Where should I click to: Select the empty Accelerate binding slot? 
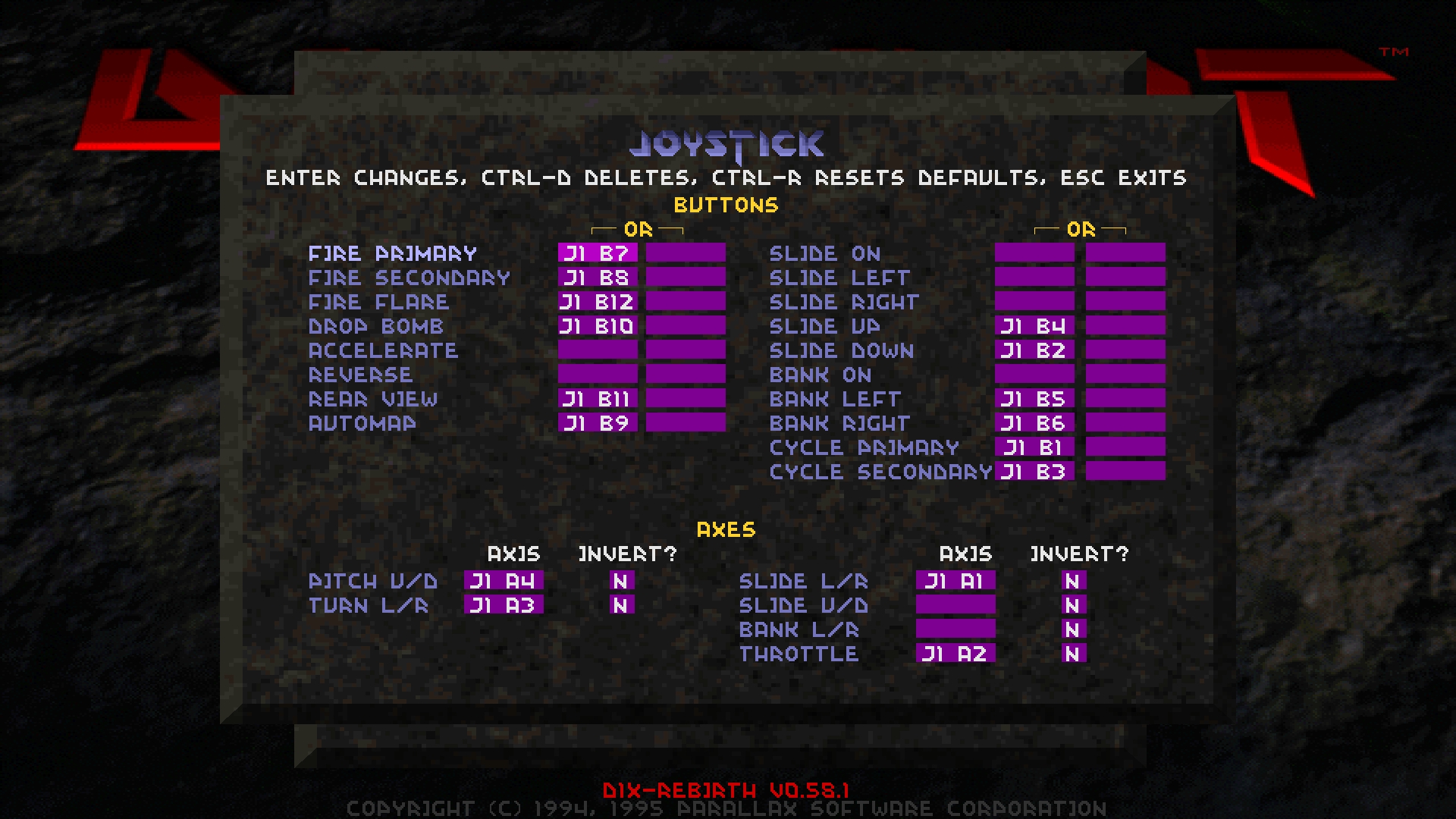pos(599,351)
